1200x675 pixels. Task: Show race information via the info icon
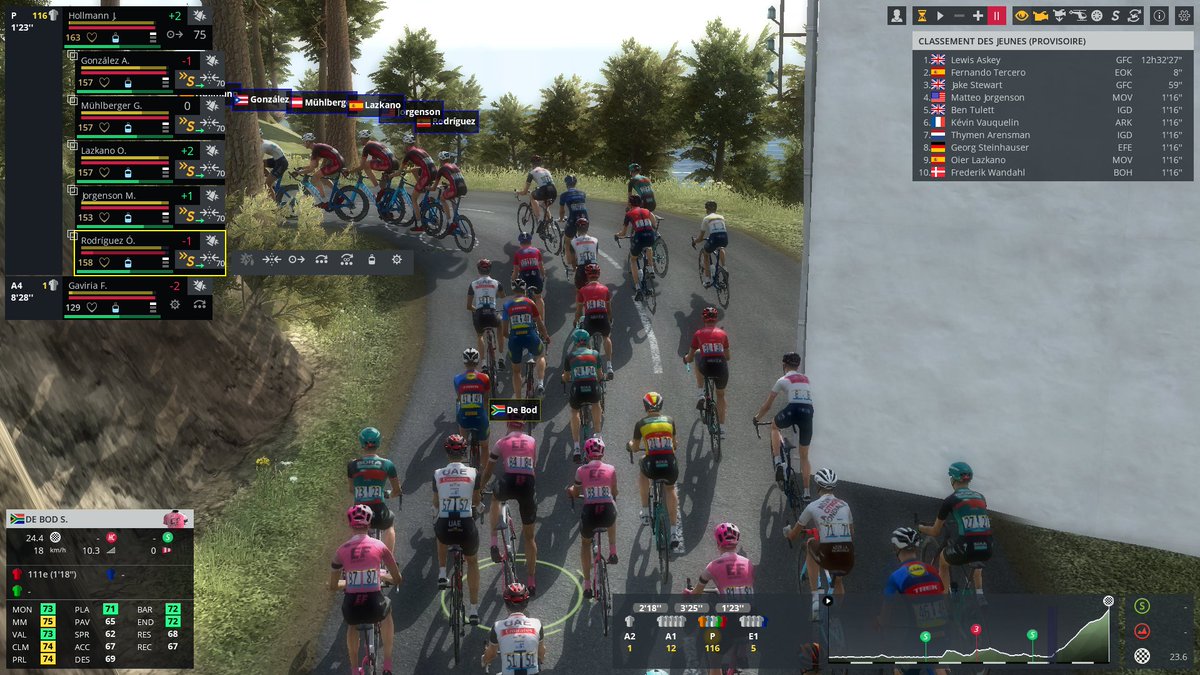pos(1159,16)
